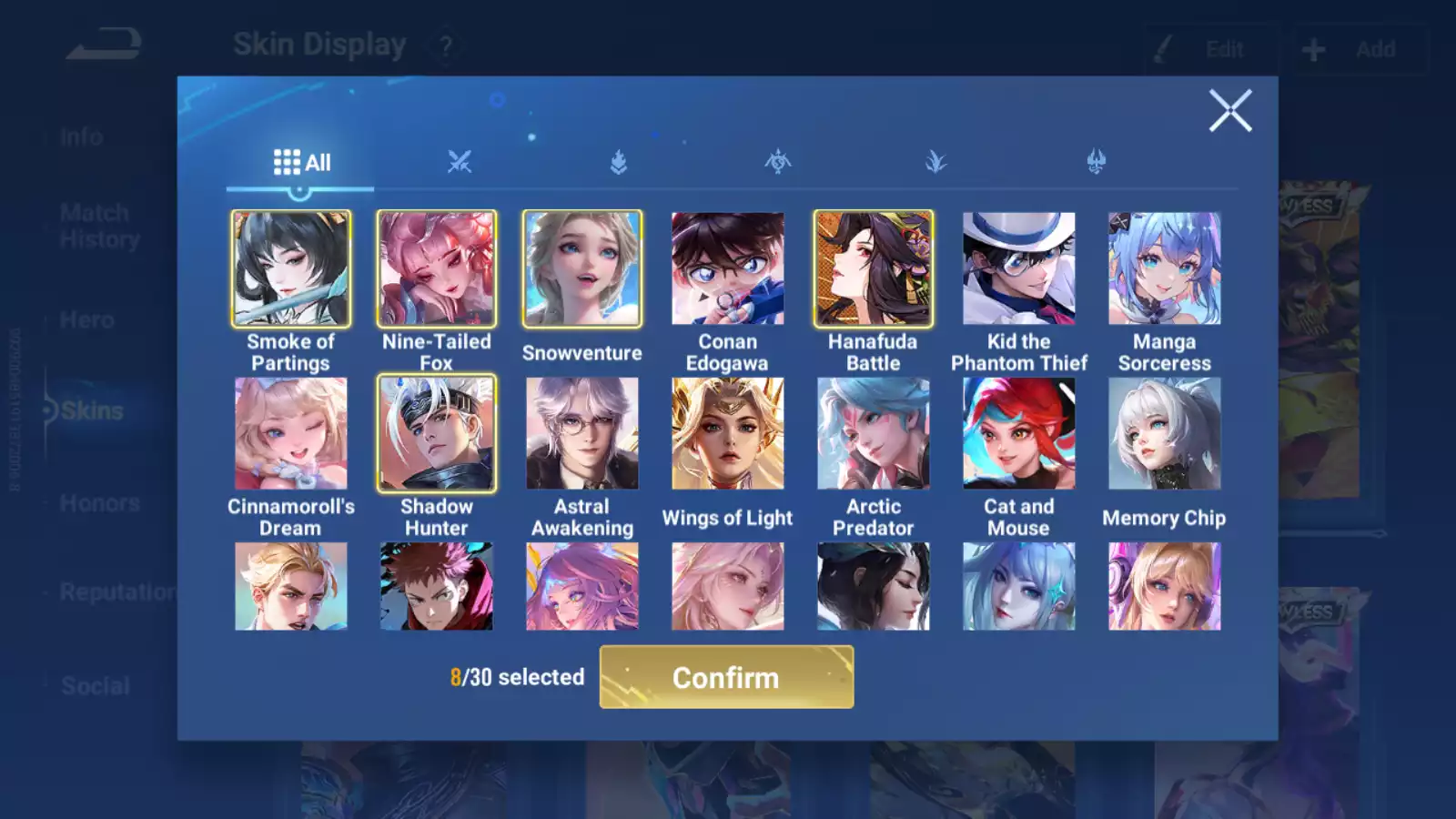The height and width of the screenshot is (819, 1456).
Task: Click the 8/30 selected counter
Action: pyautogui.click(x=518, y=677)
